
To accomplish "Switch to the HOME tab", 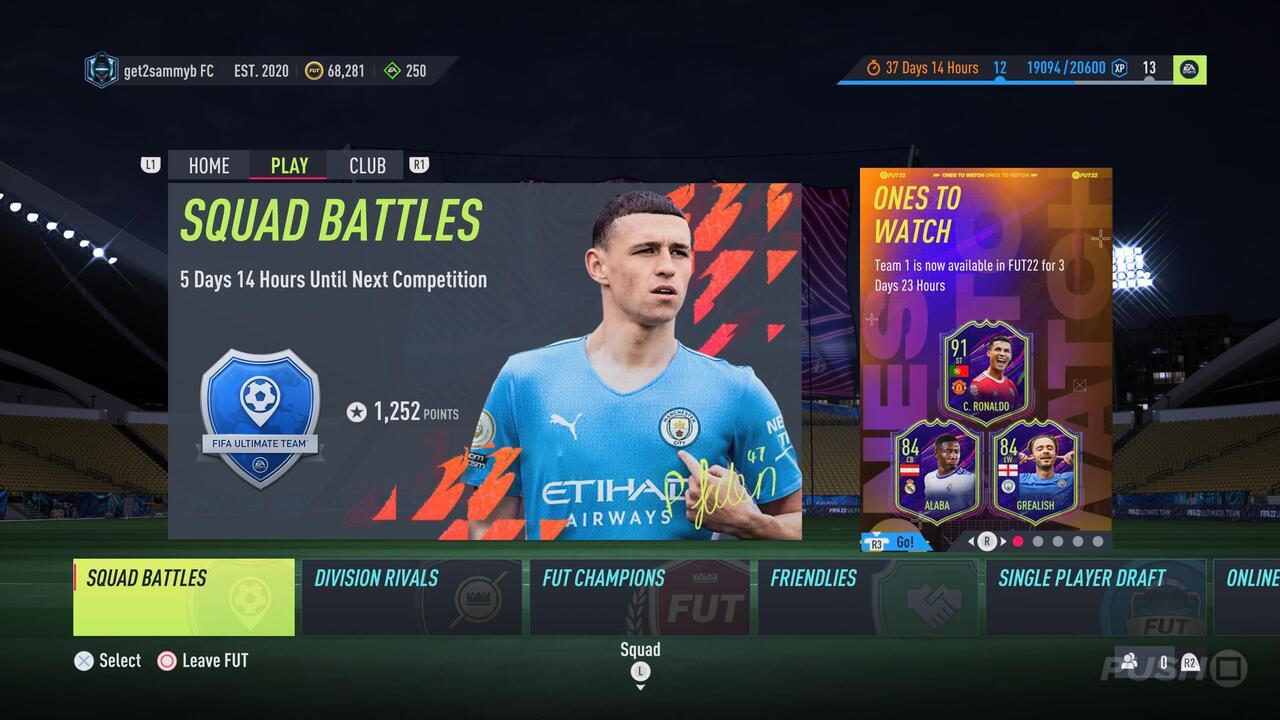I will (208, 165).
